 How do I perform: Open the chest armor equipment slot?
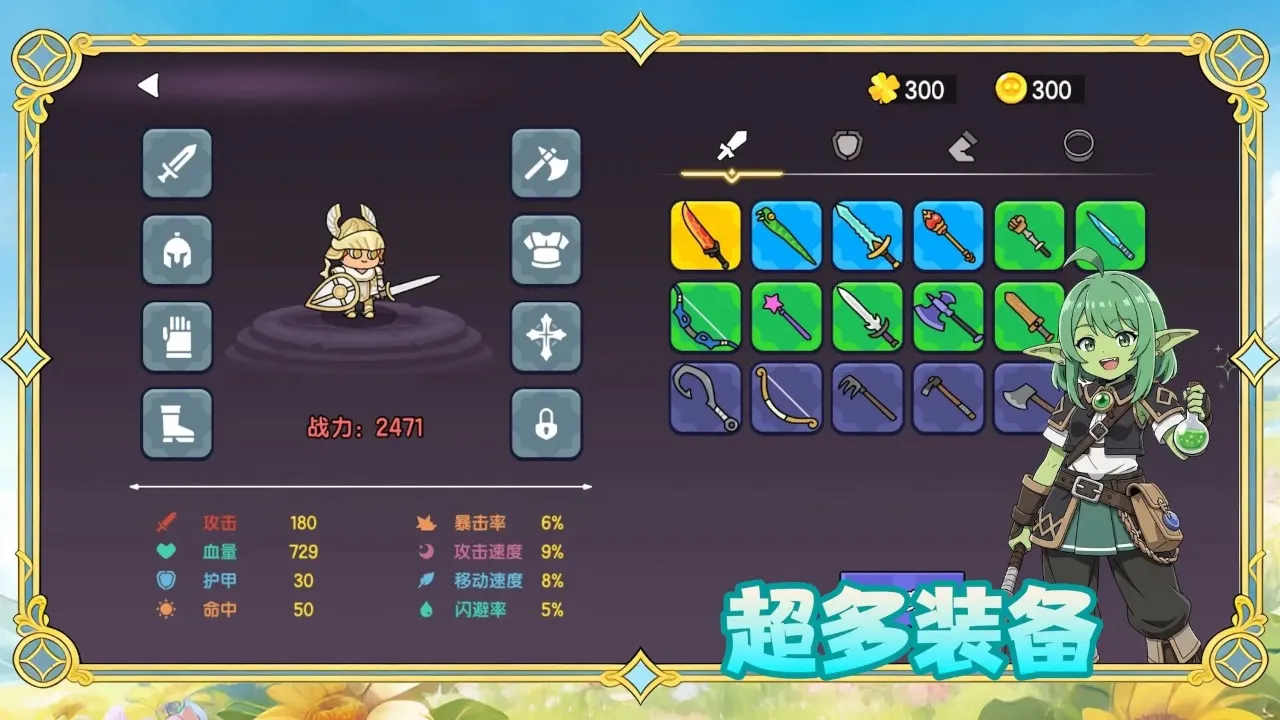545,251
